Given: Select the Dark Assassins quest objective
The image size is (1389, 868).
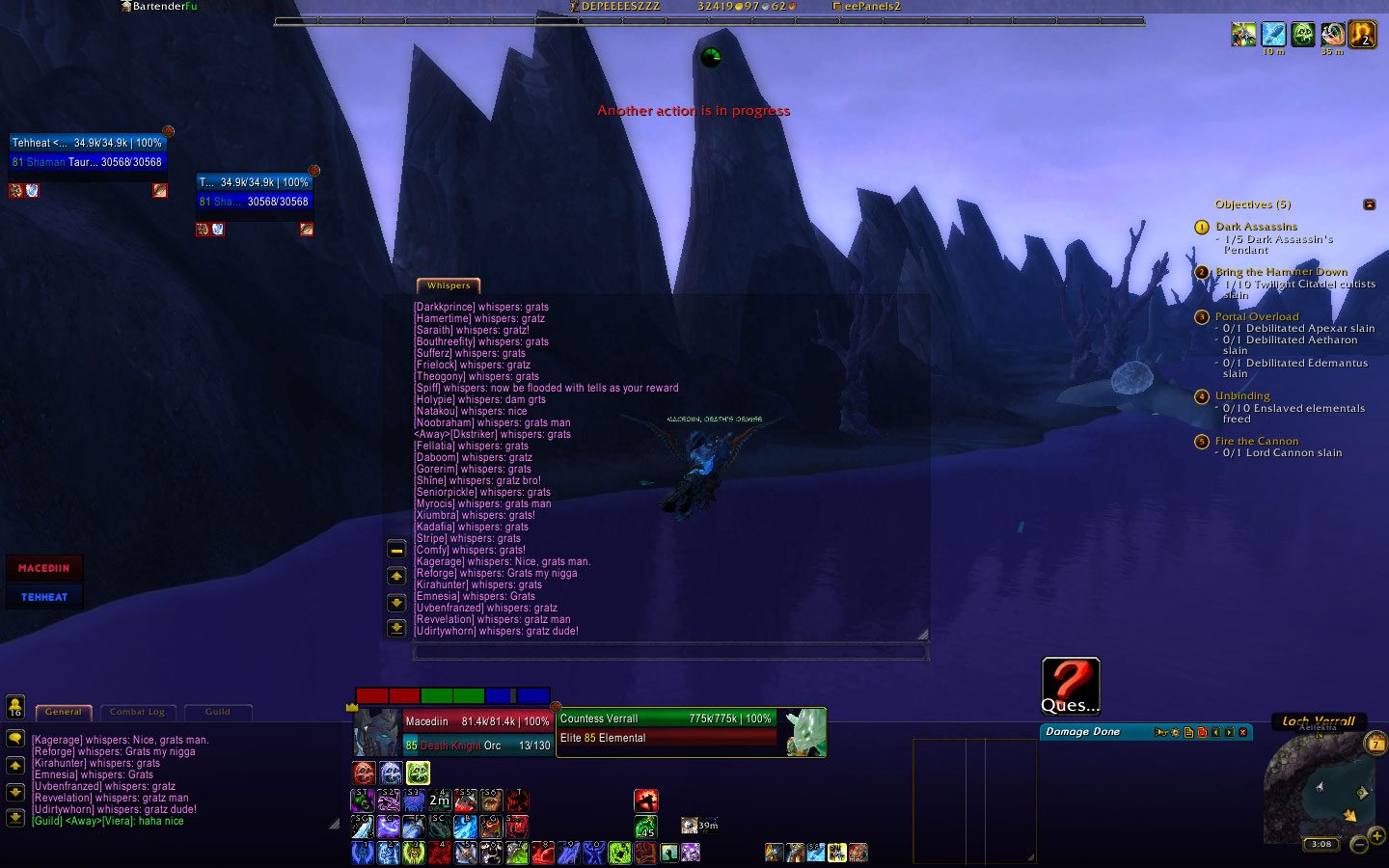Looking at the screenshot, I should [1256, 227].
